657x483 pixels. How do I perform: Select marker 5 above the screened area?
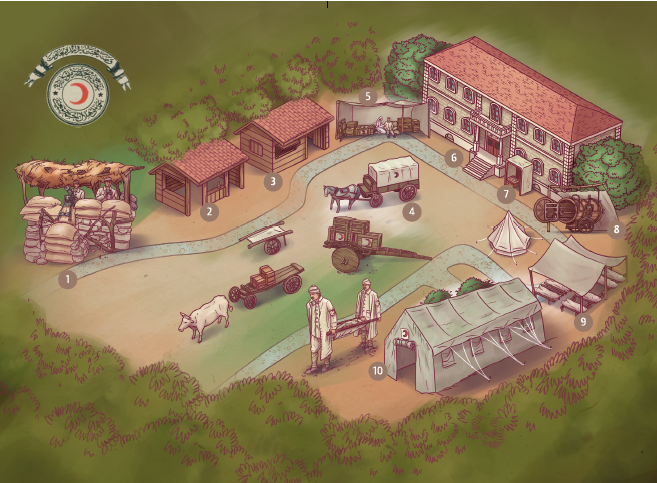(x=368, y=97)
